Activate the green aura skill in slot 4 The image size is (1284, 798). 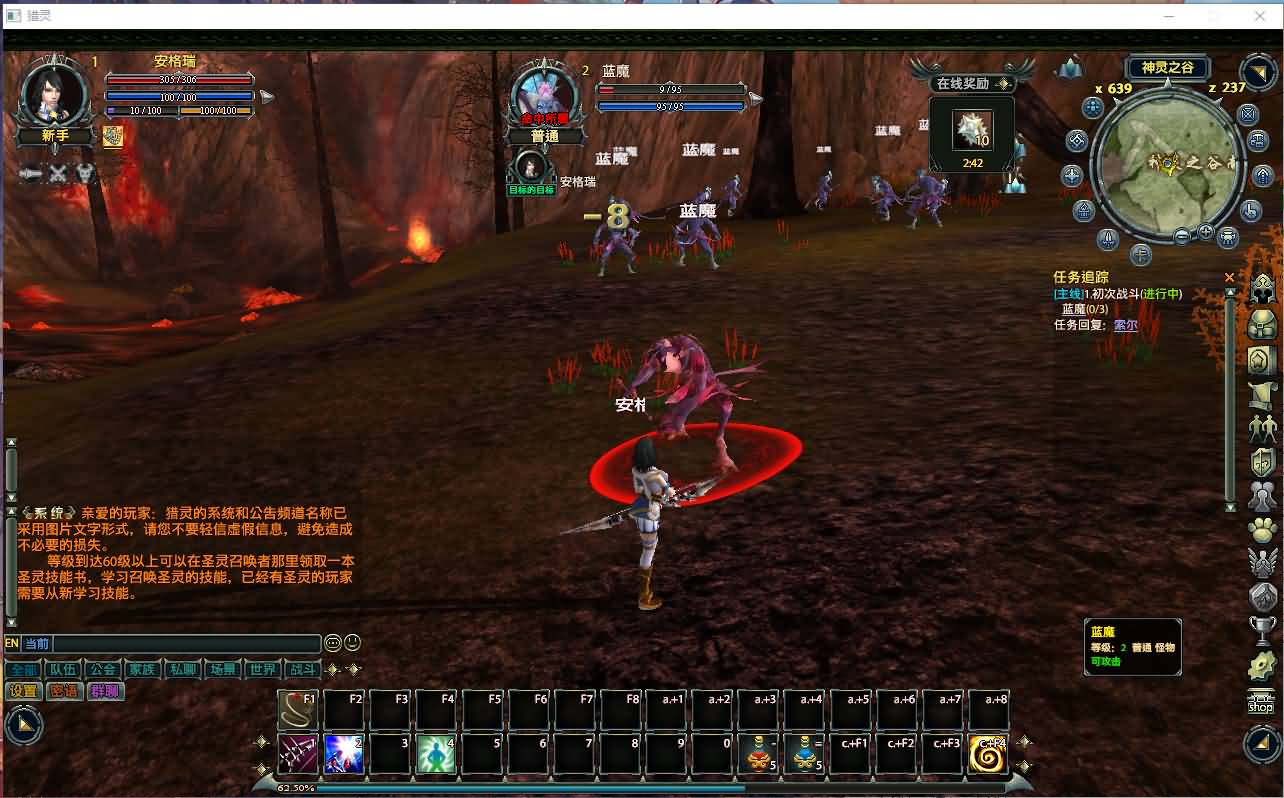[x=436, y=754]
